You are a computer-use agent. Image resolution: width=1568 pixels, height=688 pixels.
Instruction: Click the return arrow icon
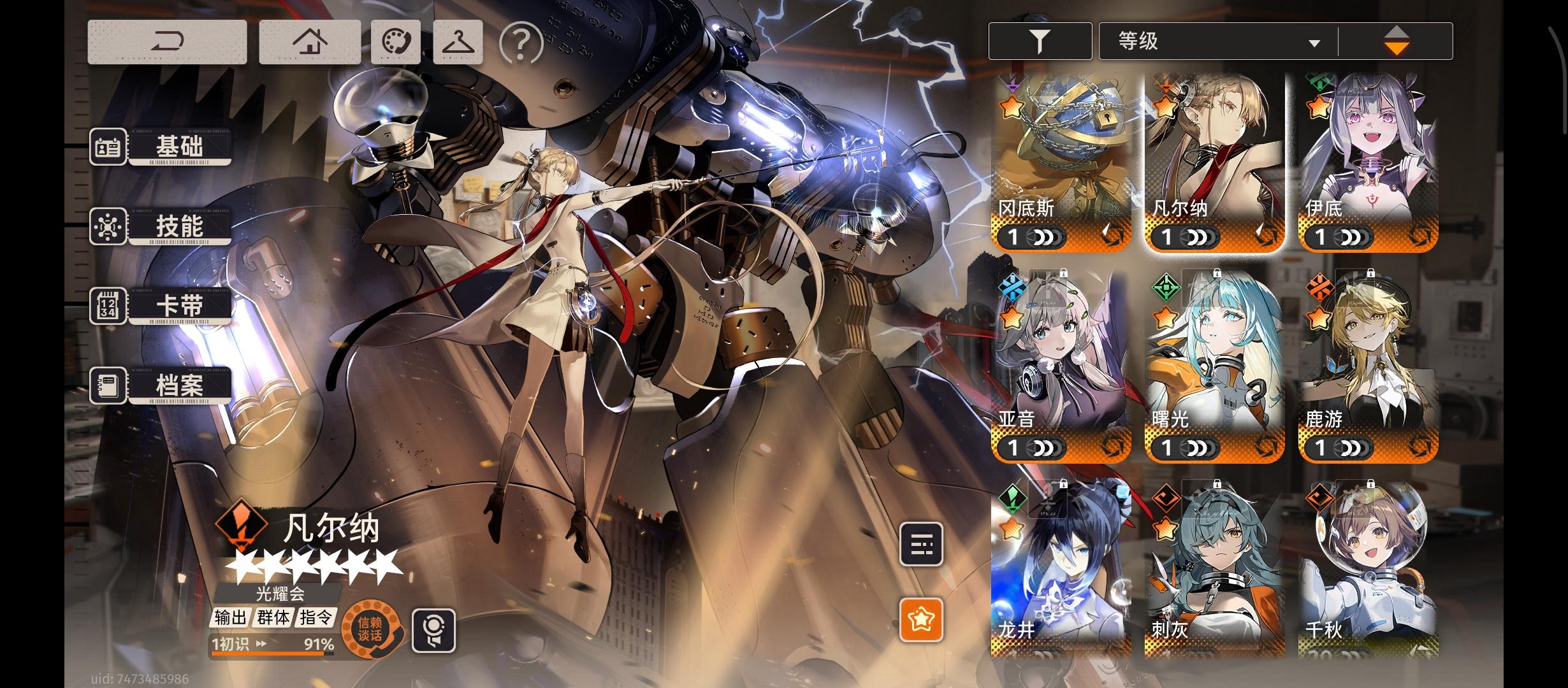(168, 41)
